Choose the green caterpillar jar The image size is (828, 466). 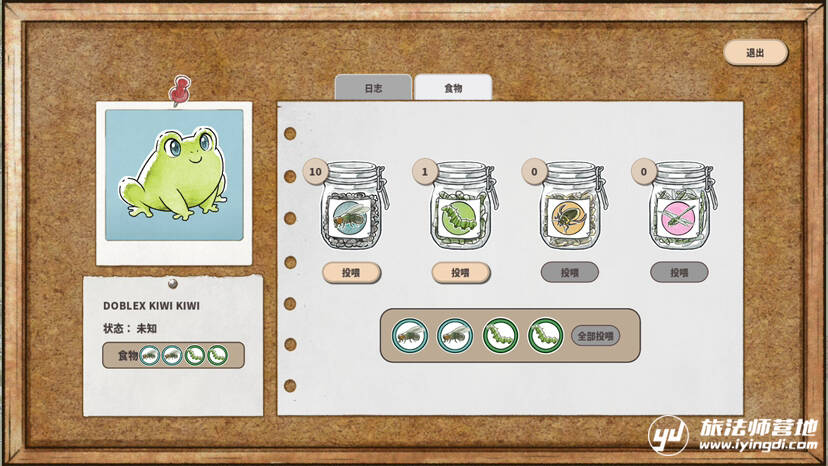tap(461, 212)
